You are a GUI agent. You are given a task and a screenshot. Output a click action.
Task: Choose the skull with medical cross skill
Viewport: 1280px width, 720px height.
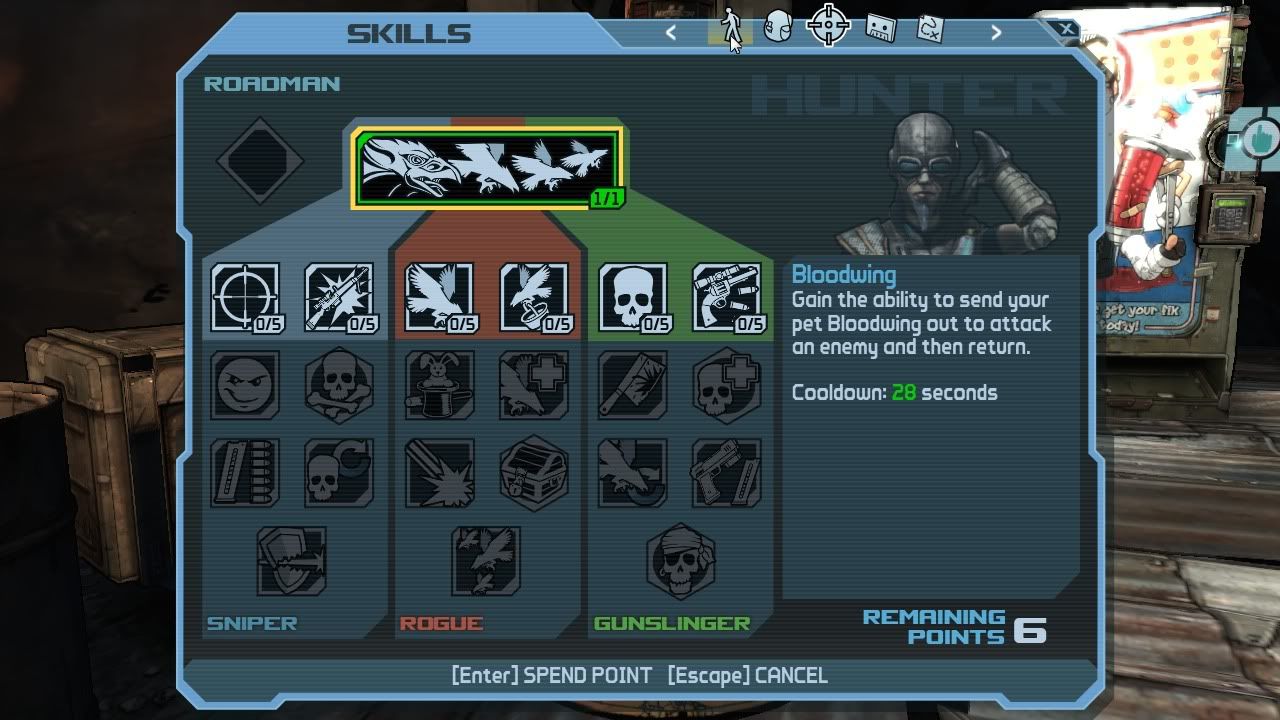[727, 385]
